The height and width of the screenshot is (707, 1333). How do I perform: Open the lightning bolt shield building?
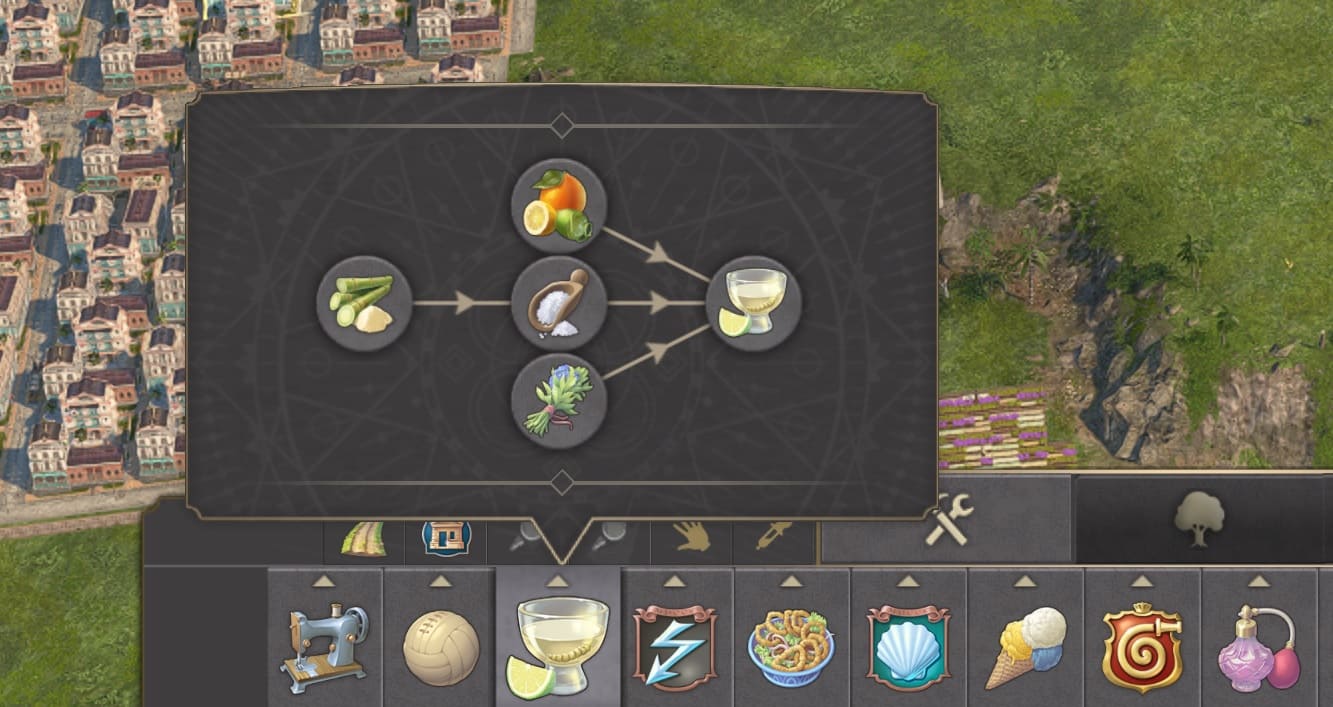point(675,646)
